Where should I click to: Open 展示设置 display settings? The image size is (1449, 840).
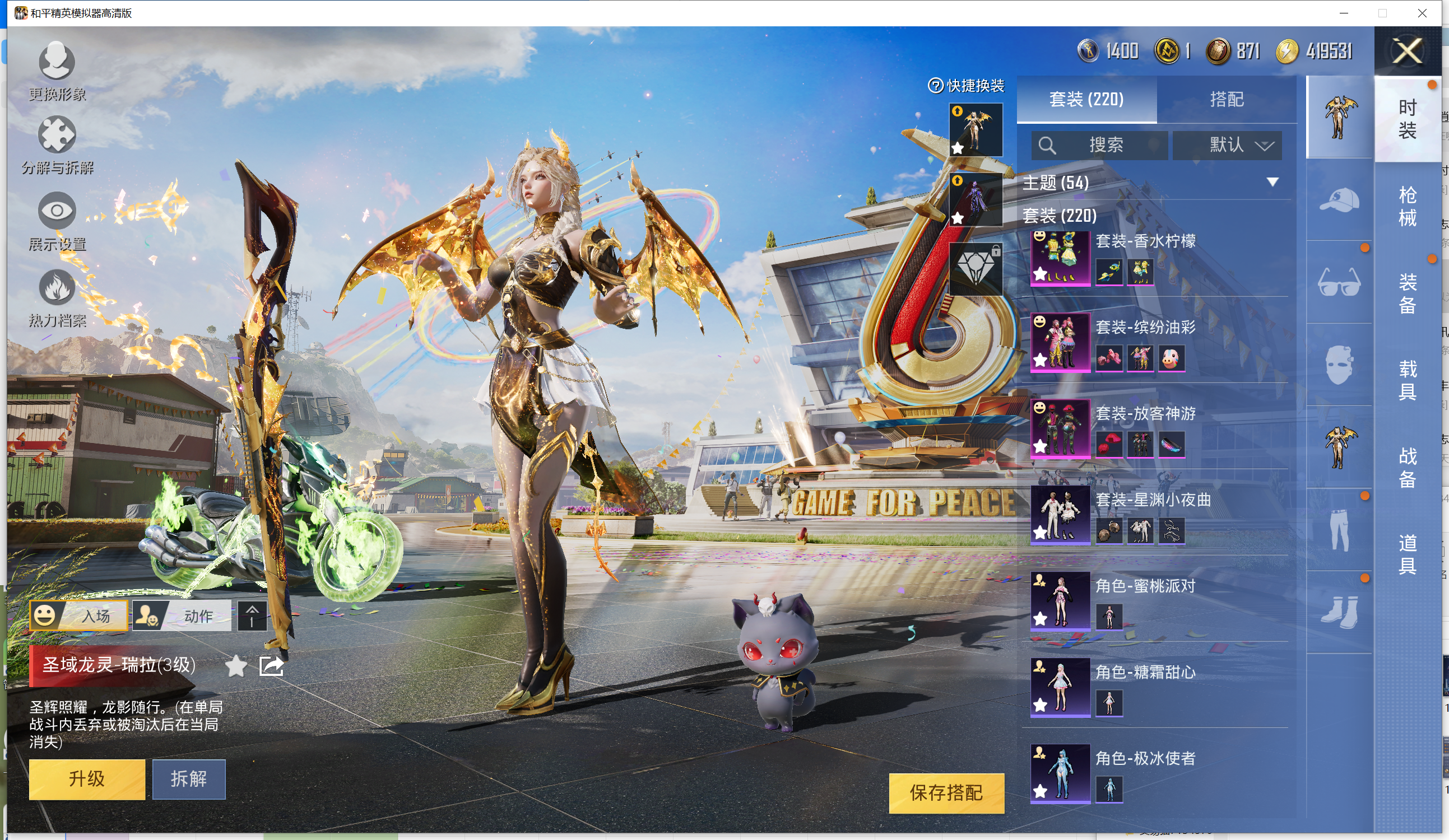pyautogui.click(x=57, y=222)
